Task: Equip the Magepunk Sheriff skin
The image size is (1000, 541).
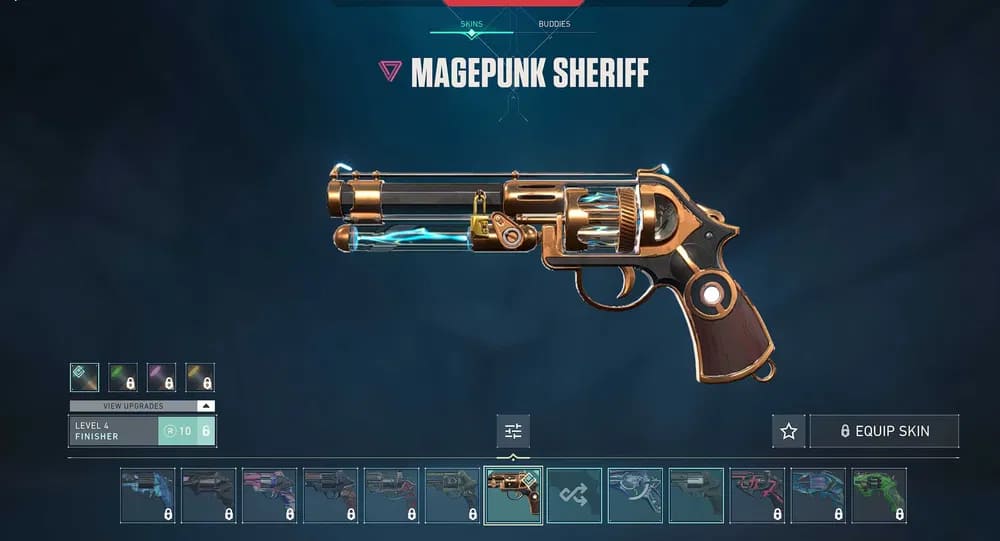Action: tap(884, 431)
